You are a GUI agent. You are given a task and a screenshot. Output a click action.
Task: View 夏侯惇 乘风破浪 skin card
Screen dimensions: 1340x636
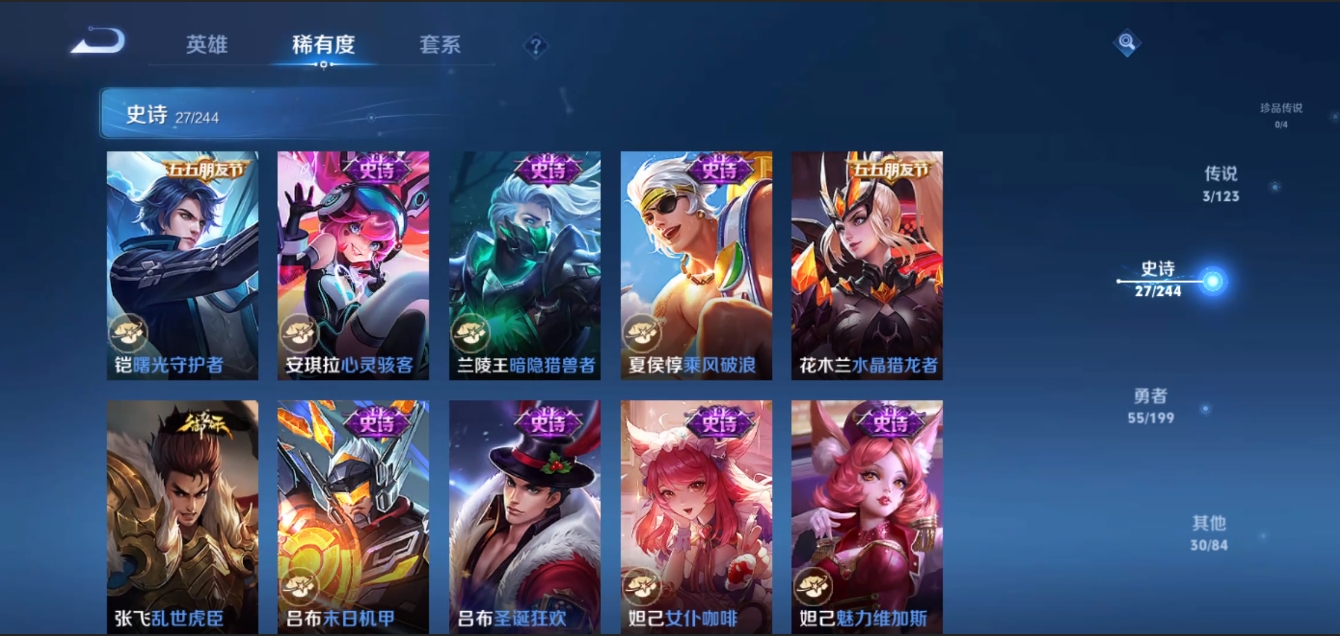point(696,265)
